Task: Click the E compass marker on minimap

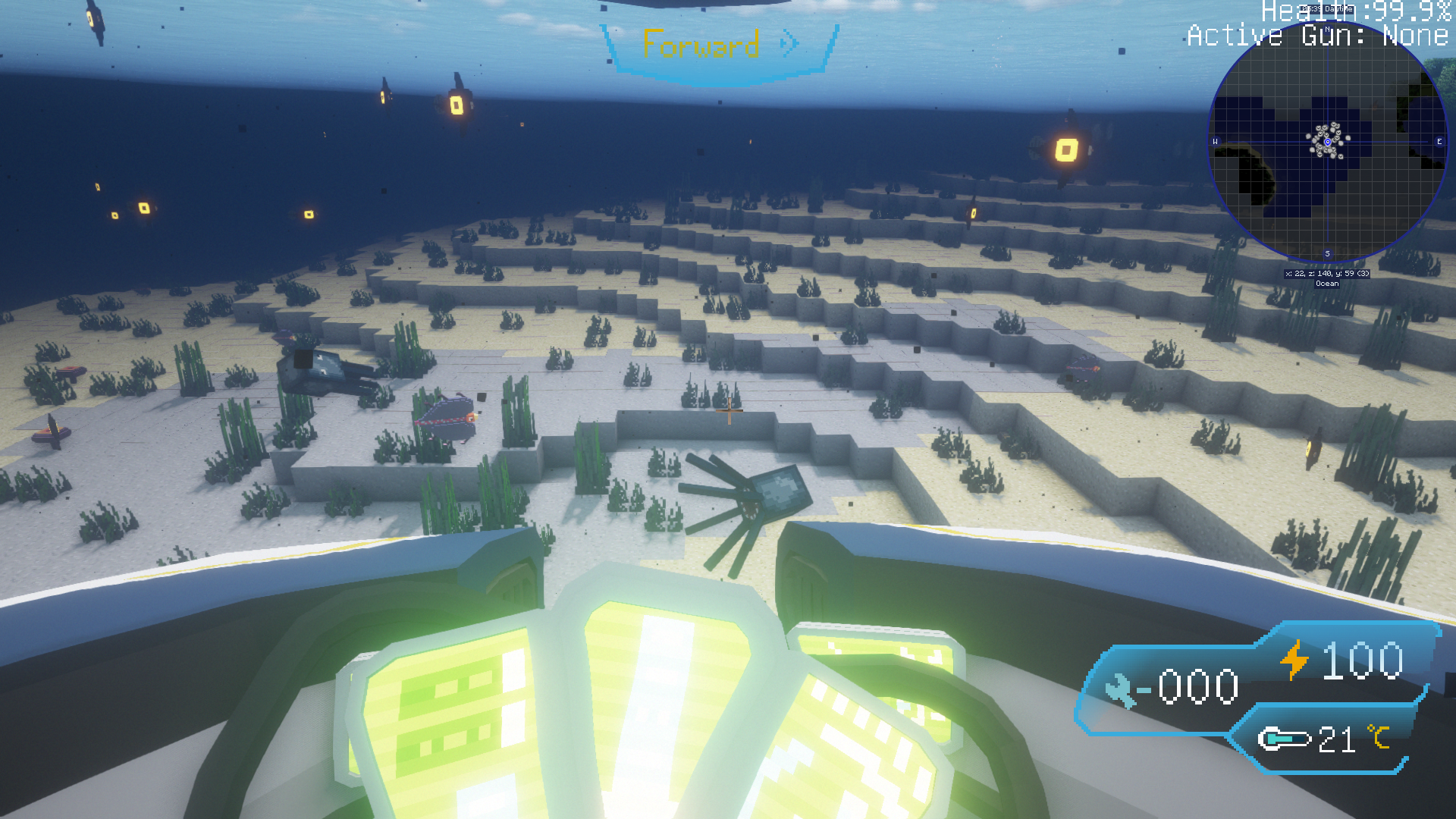Action: 1439,142
